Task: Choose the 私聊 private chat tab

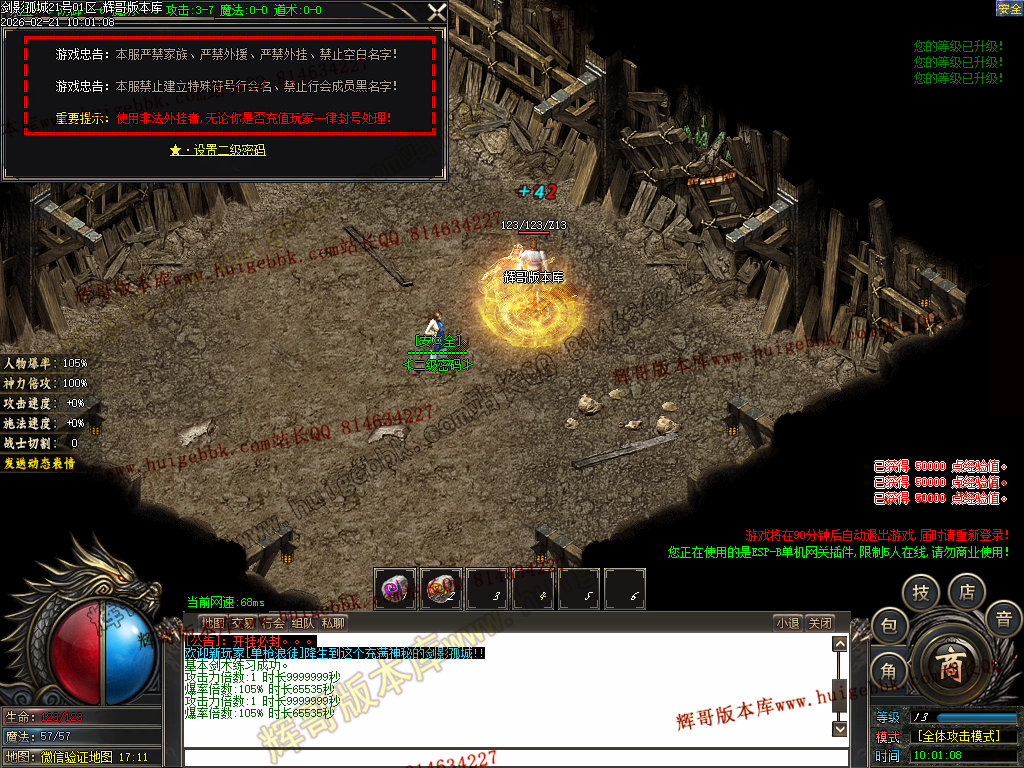Action: [x=333, y=623]
